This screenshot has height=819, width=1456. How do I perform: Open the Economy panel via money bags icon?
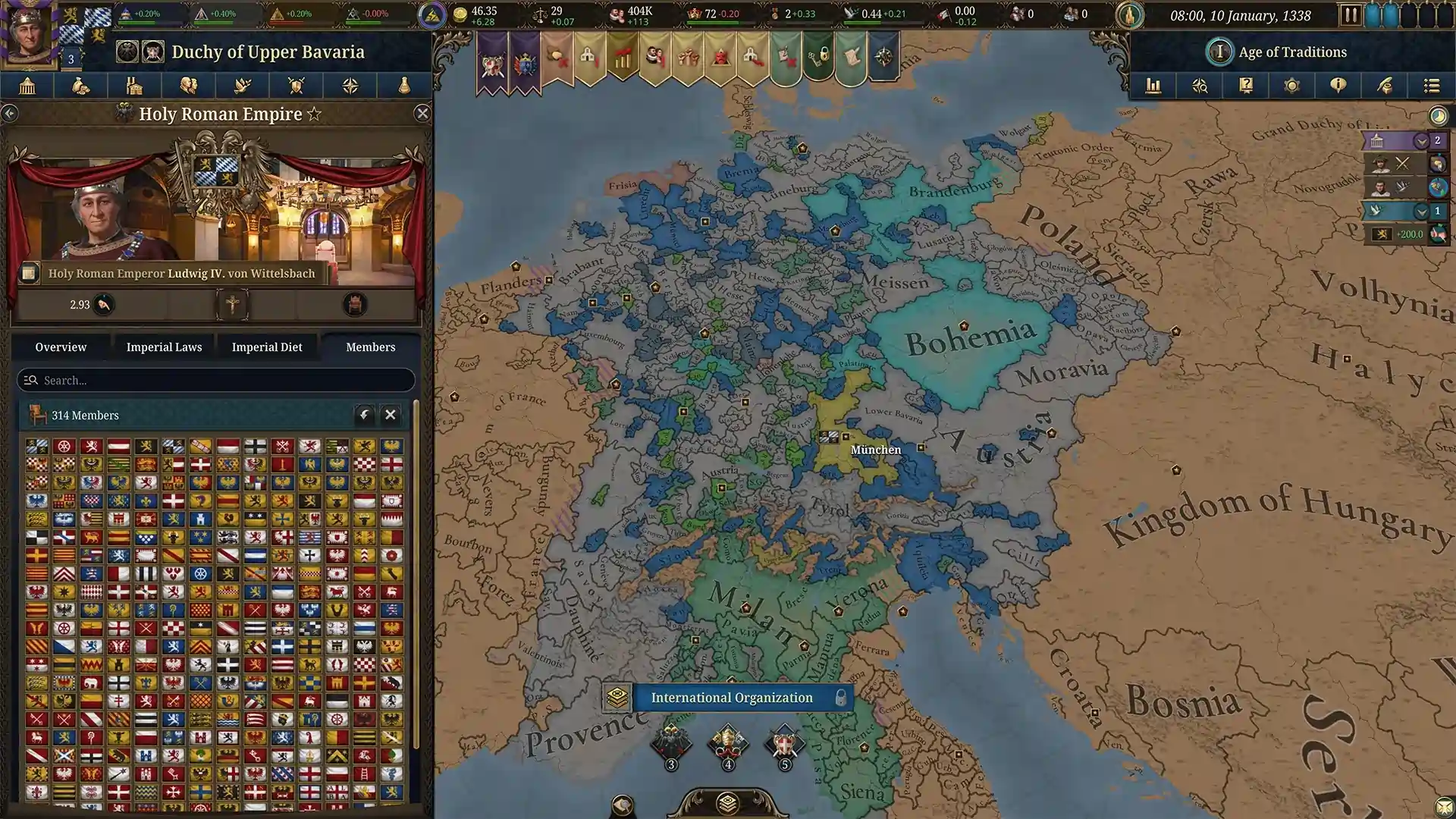[81, 86]
